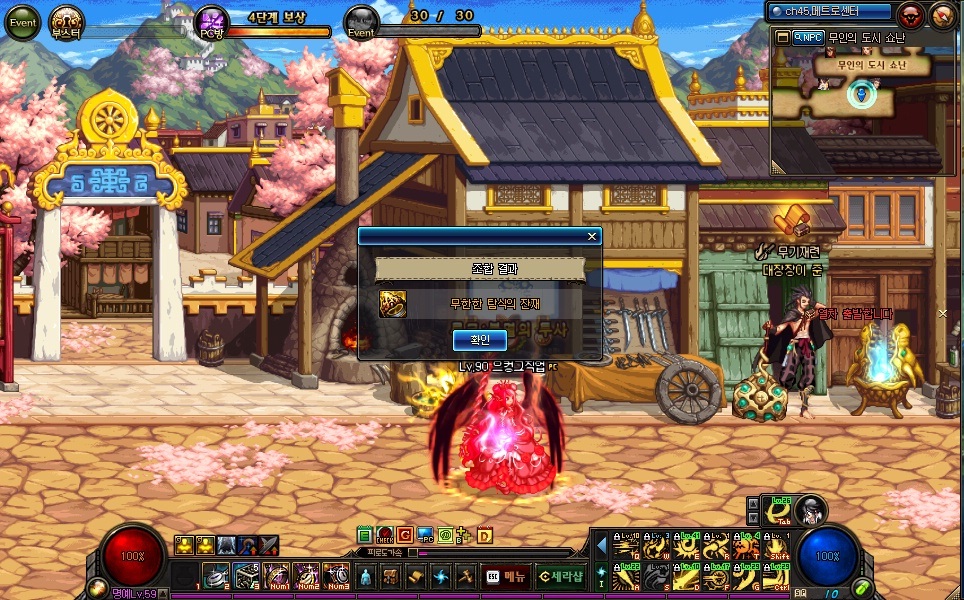964x600 pixels.
Task: Open the channel selector ch45 메트로센터
Action: pos(830,12)
